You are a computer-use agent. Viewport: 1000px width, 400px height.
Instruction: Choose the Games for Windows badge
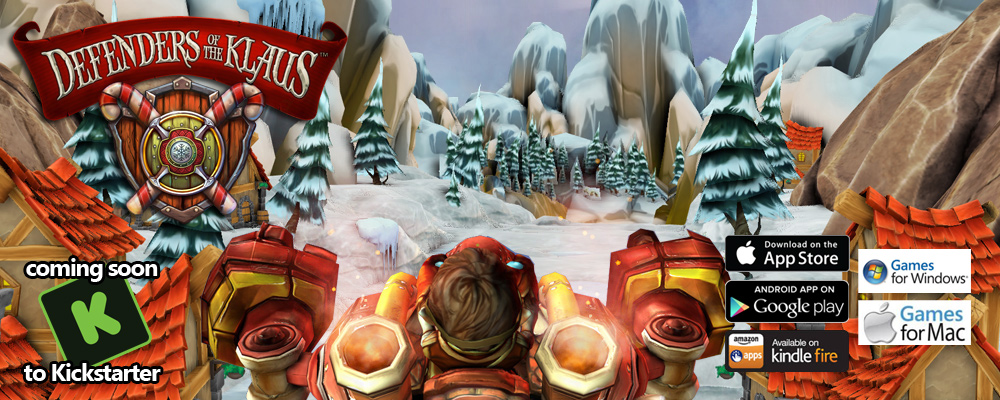[915, 271]
